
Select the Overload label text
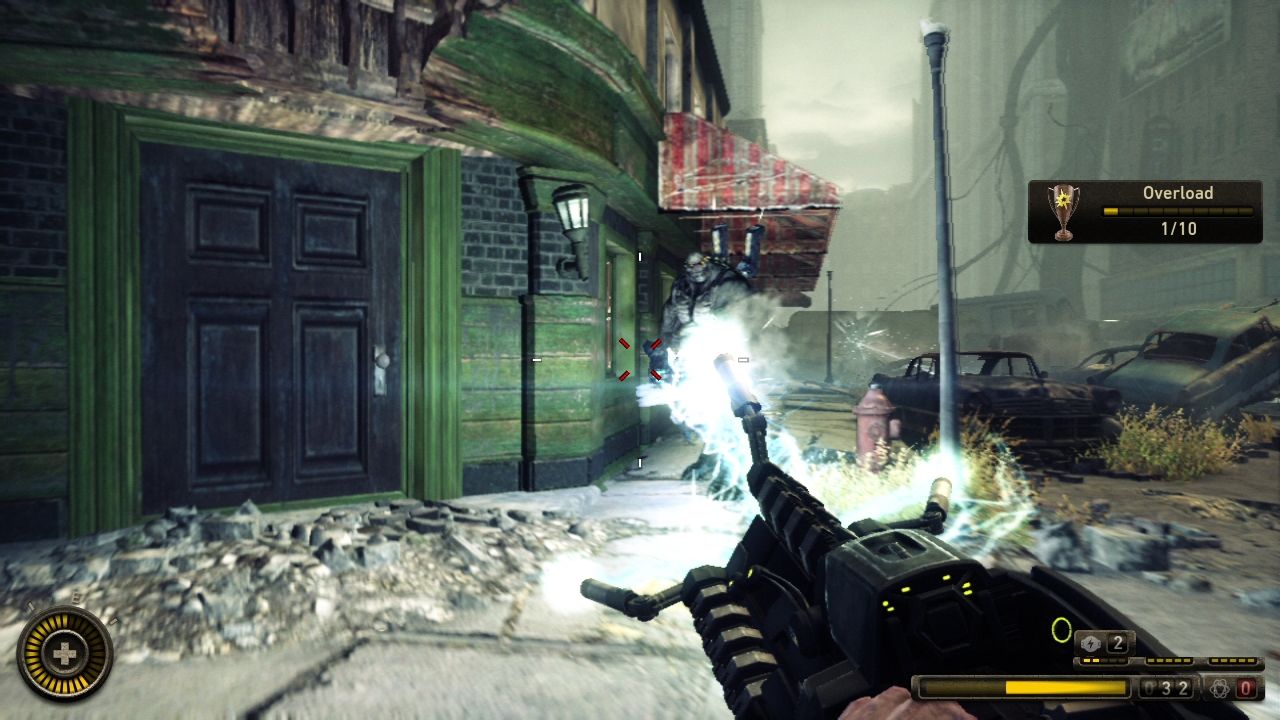pos(1178,193)
